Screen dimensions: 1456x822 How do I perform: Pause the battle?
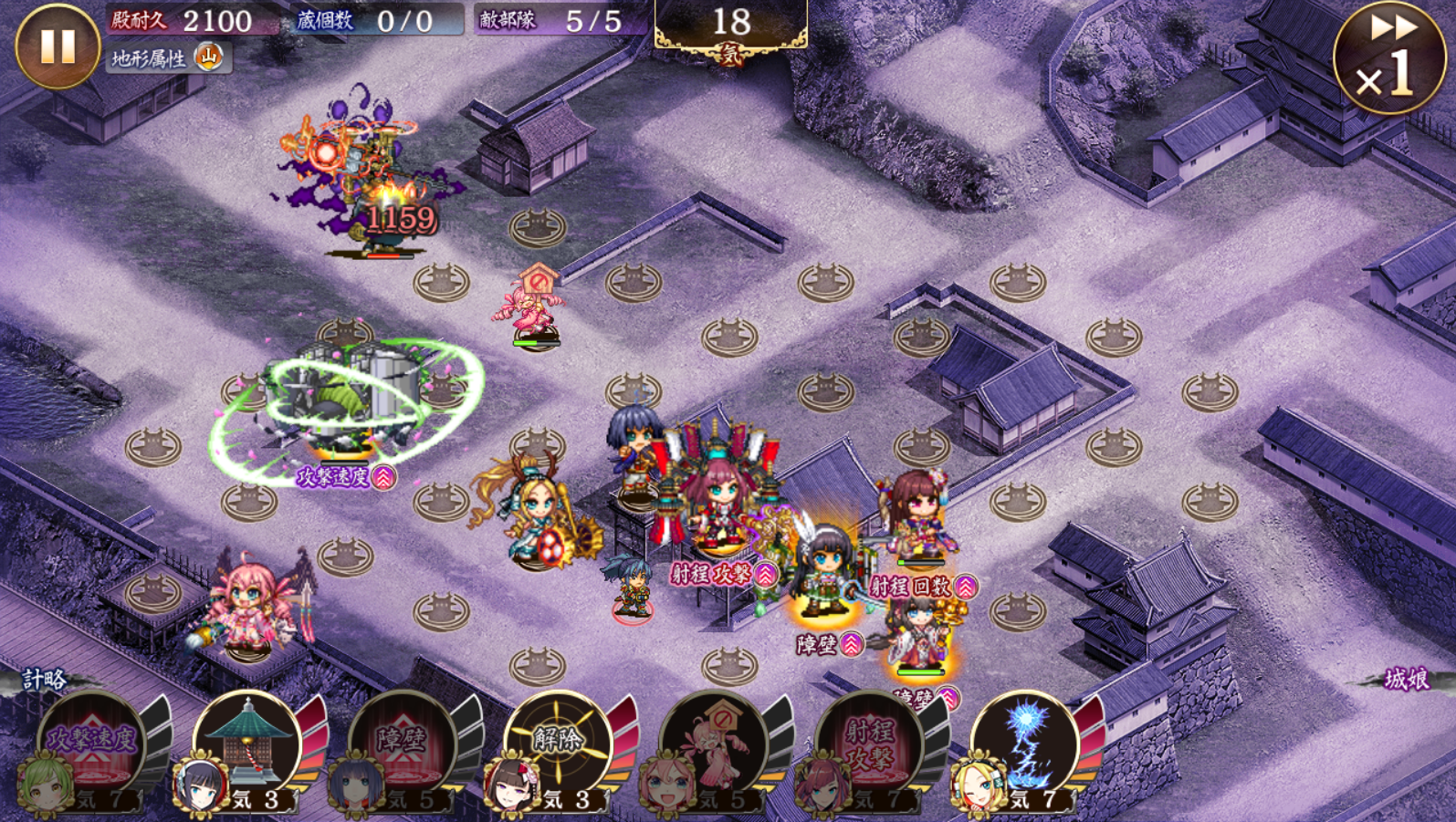57,46
